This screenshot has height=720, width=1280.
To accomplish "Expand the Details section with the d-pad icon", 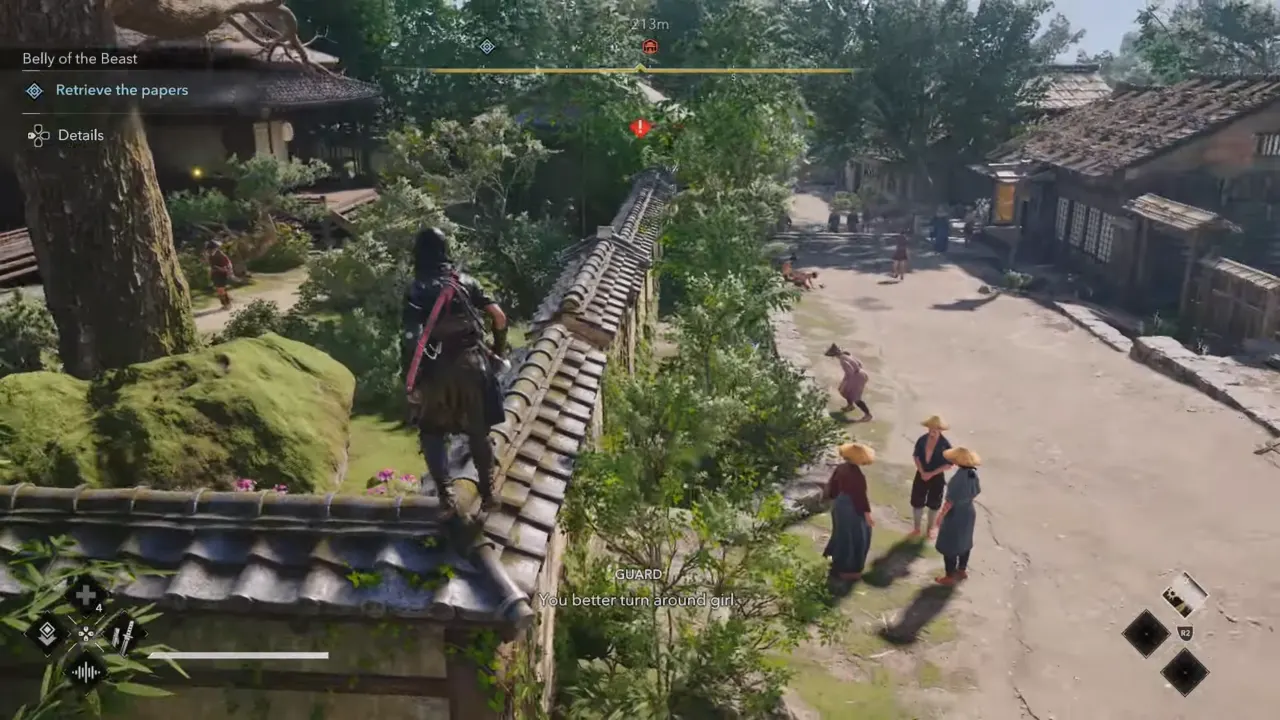I will click(38, 135).
